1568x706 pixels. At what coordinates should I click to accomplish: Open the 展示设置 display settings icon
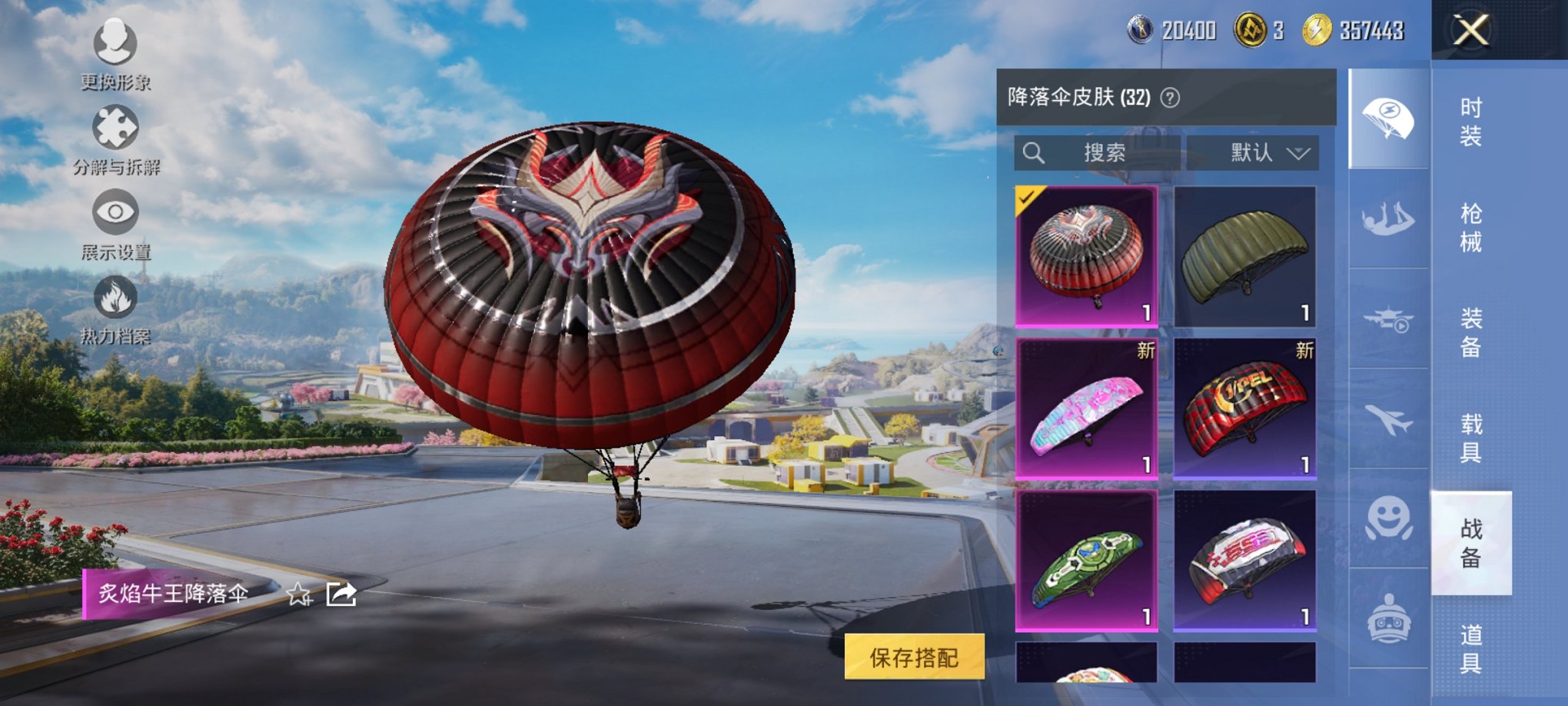click(x=117, y=213)
